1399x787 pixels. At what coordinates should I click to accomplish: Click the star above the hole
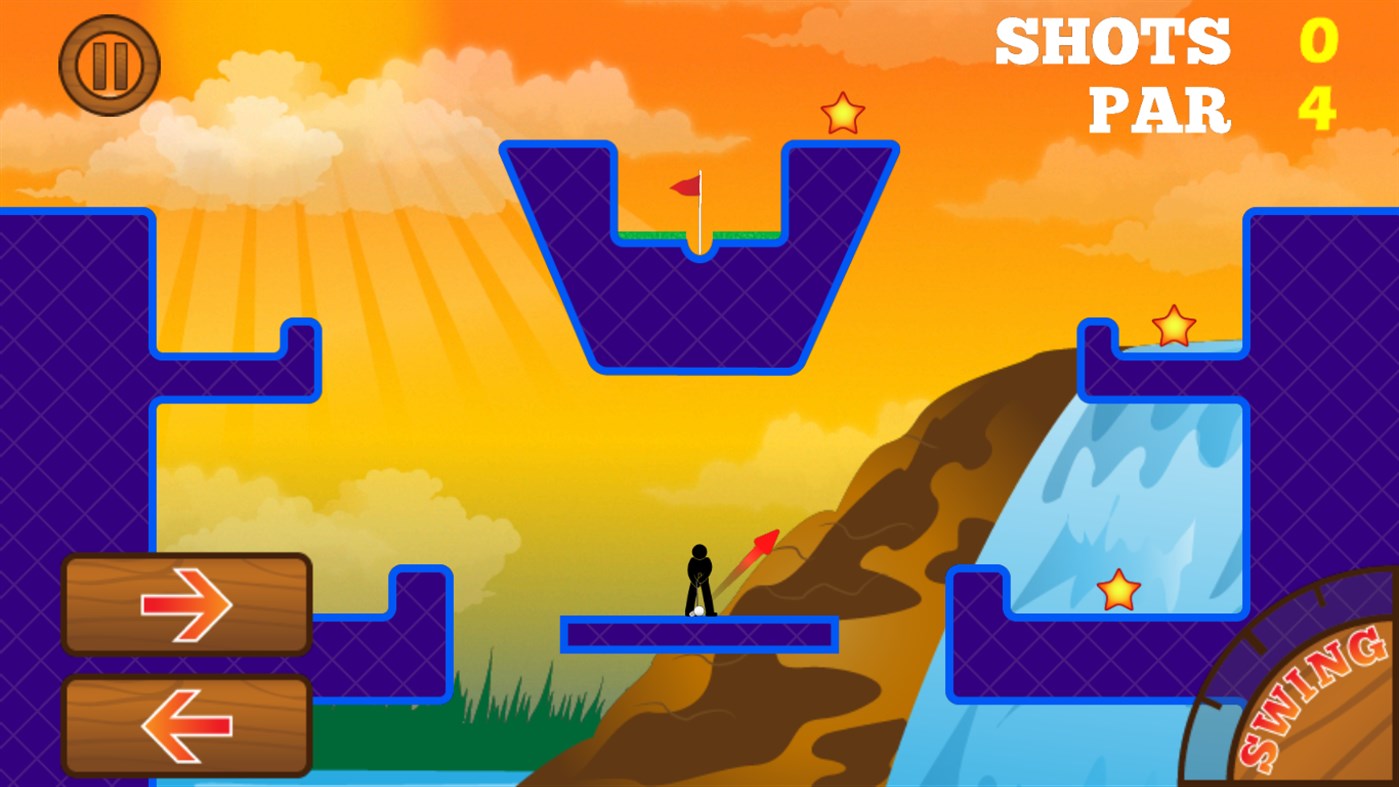tap(842, 115)
